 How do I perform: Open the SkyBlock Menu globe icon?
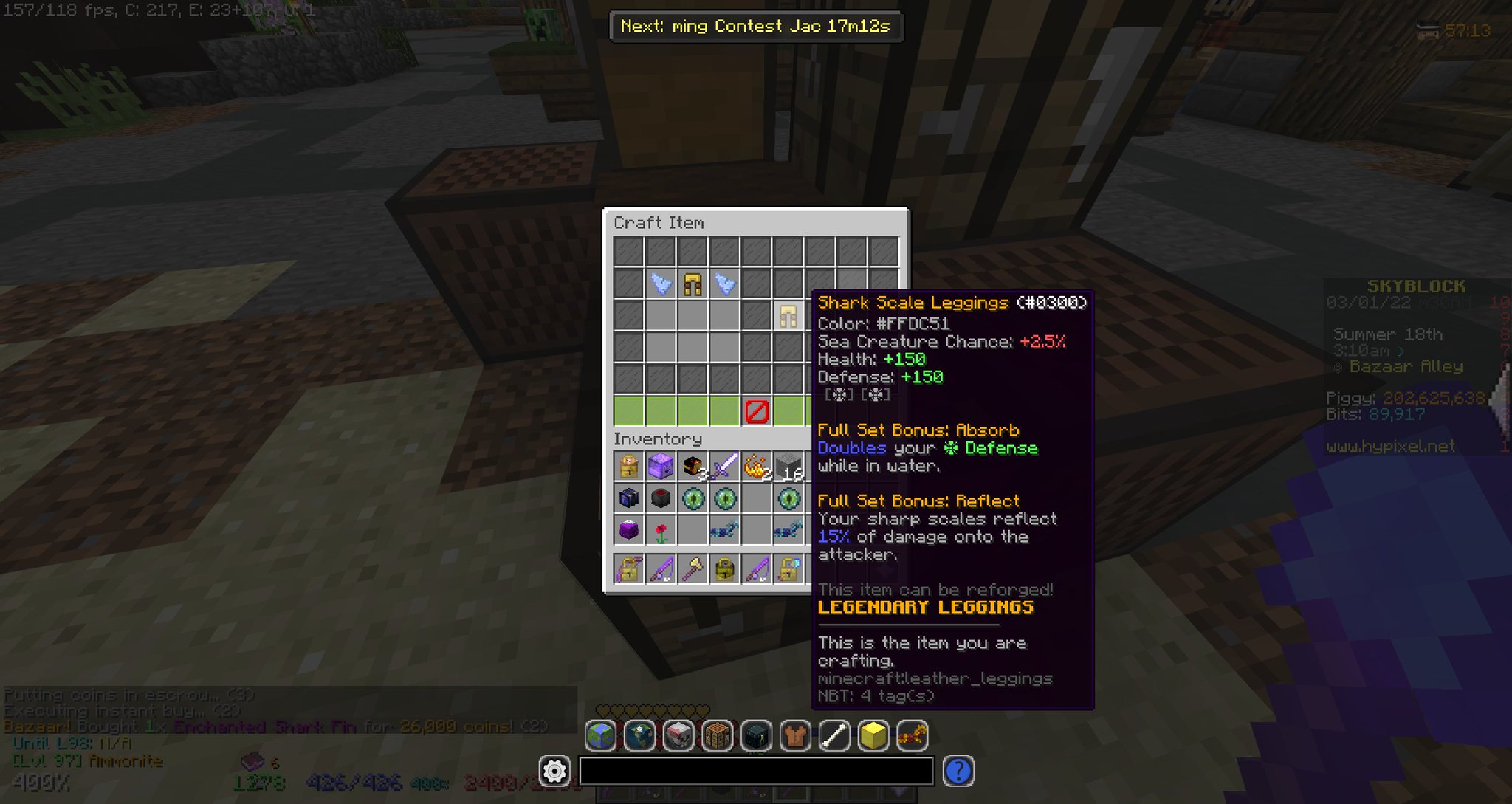(601, 735)
